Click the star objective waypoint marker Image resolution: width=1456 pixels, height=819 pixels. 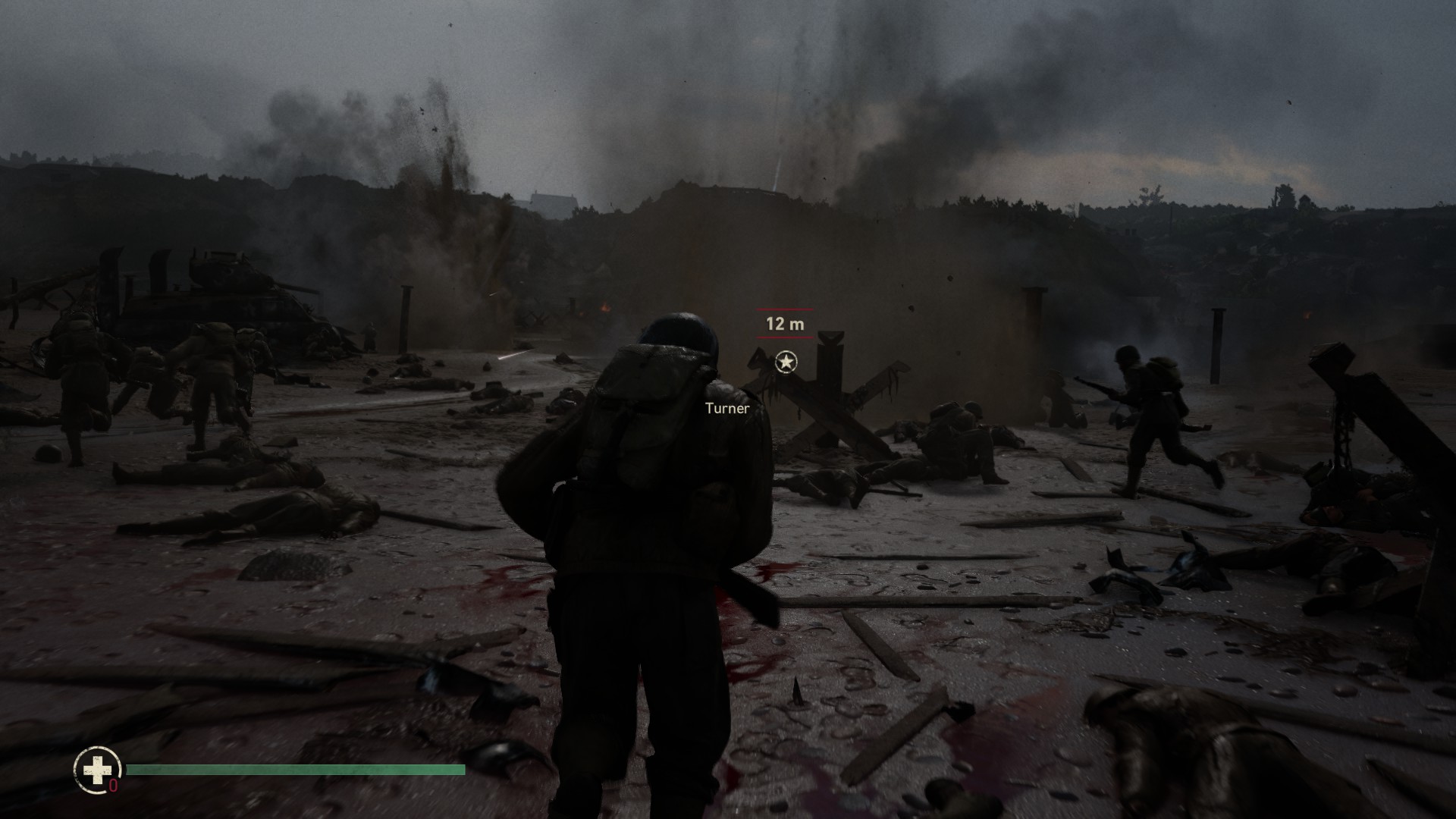(x=786, y=362)
